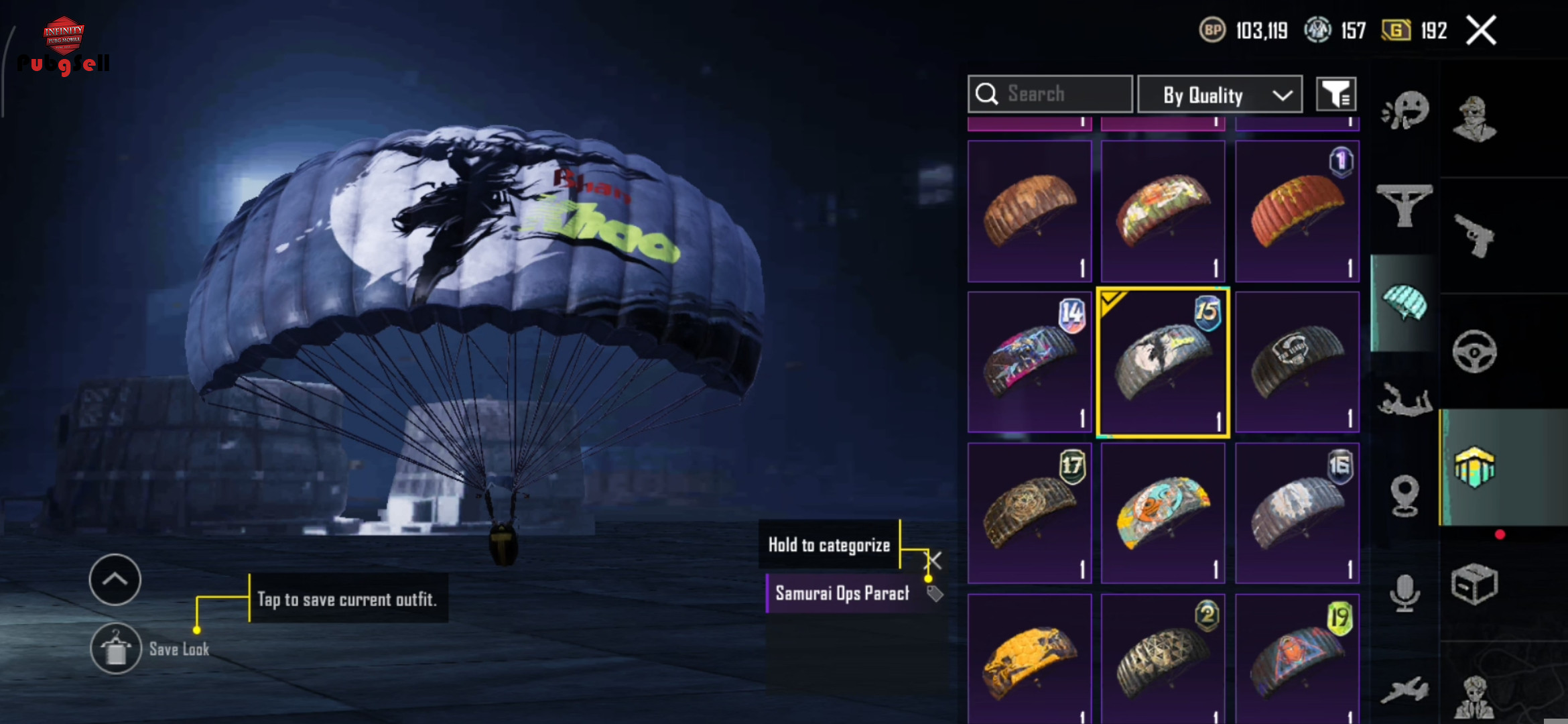Save the current look
The height and width of the screenshot is (724, 1568).
pyautogui.click(x=116, y=648)
